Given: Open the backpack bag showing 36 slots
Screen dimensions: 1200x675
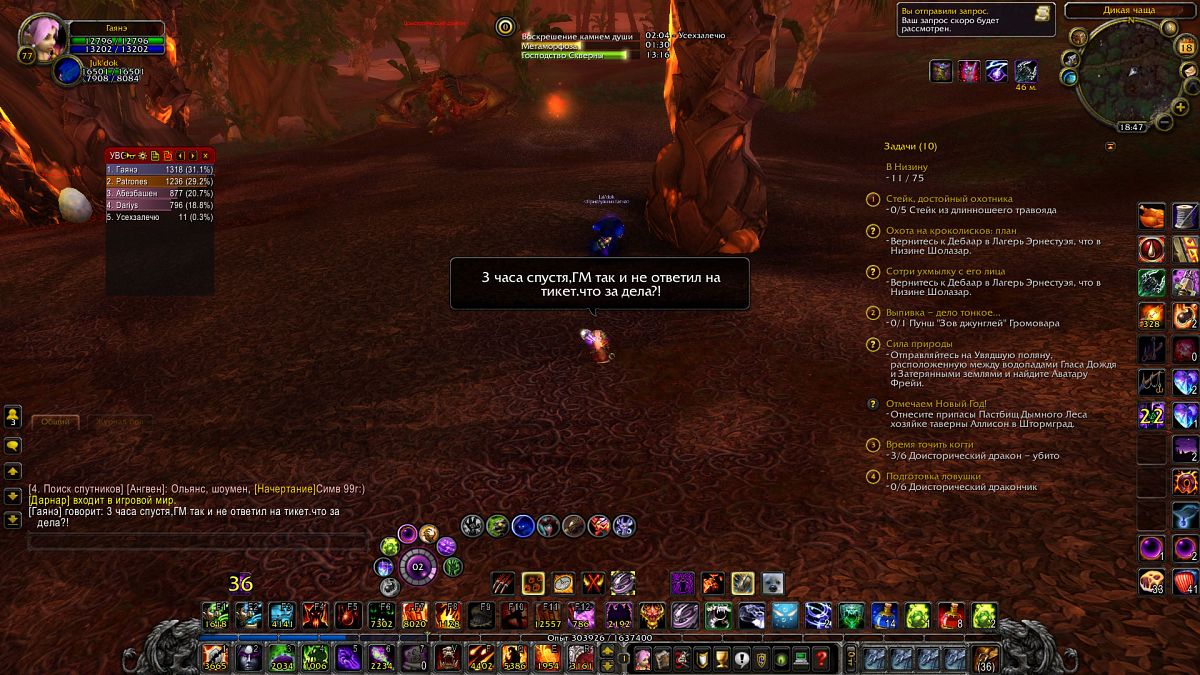Looking at the screenshot, I should pyautogui.click(x=986, y=658).
